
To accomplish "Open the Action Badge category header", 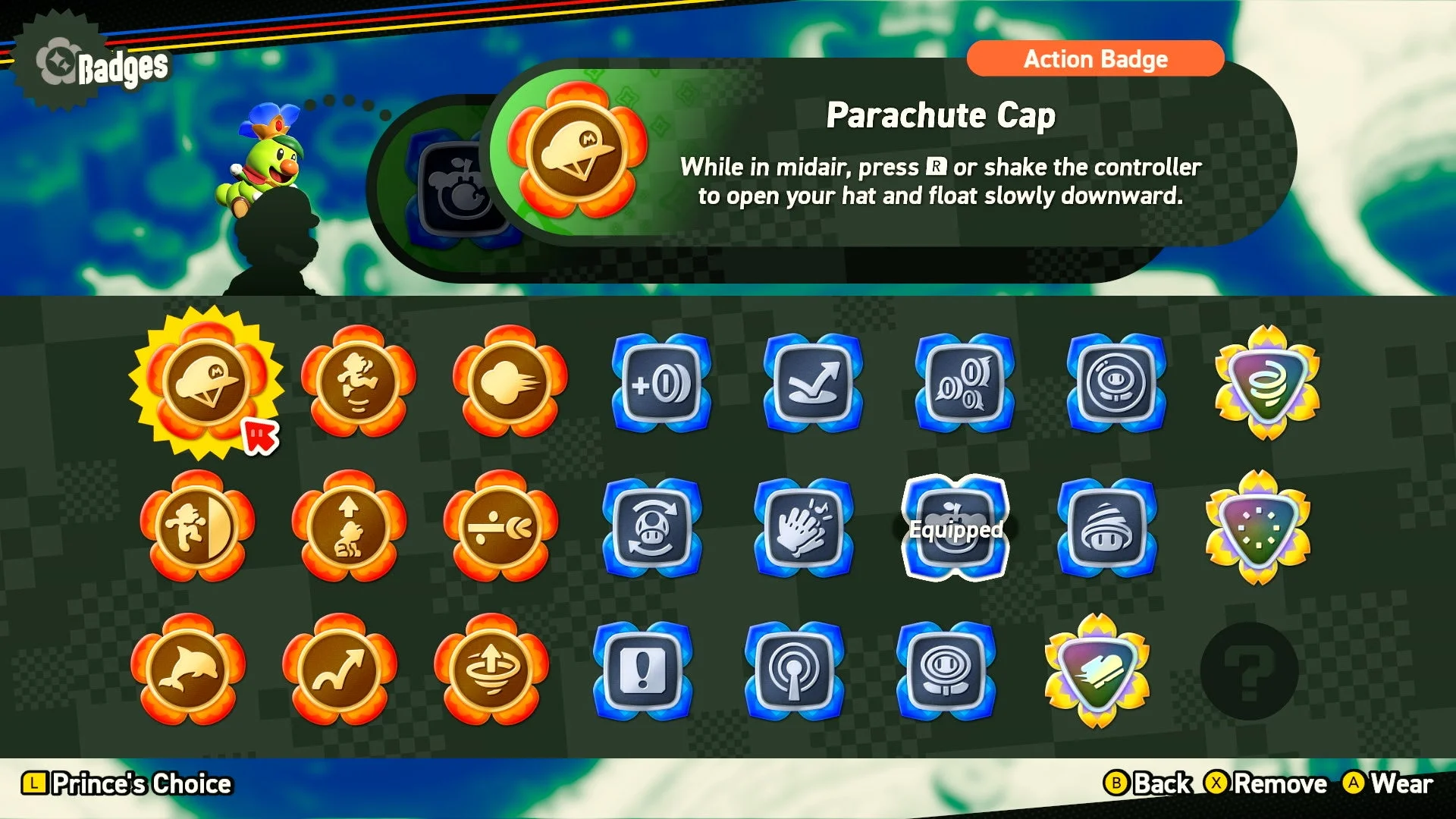I will [x=1095, y=59].
